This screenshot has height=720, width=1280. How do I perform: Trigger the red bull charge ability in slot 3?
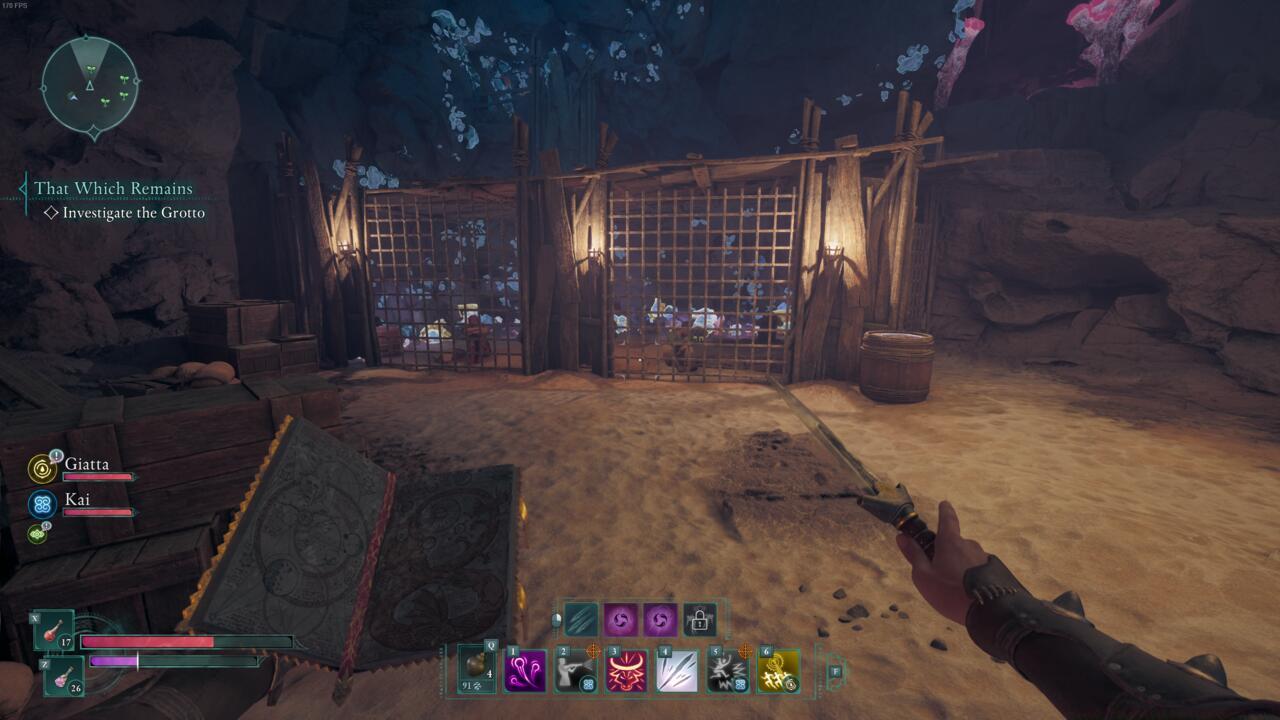pyautogui.click(x=625, y=669)
